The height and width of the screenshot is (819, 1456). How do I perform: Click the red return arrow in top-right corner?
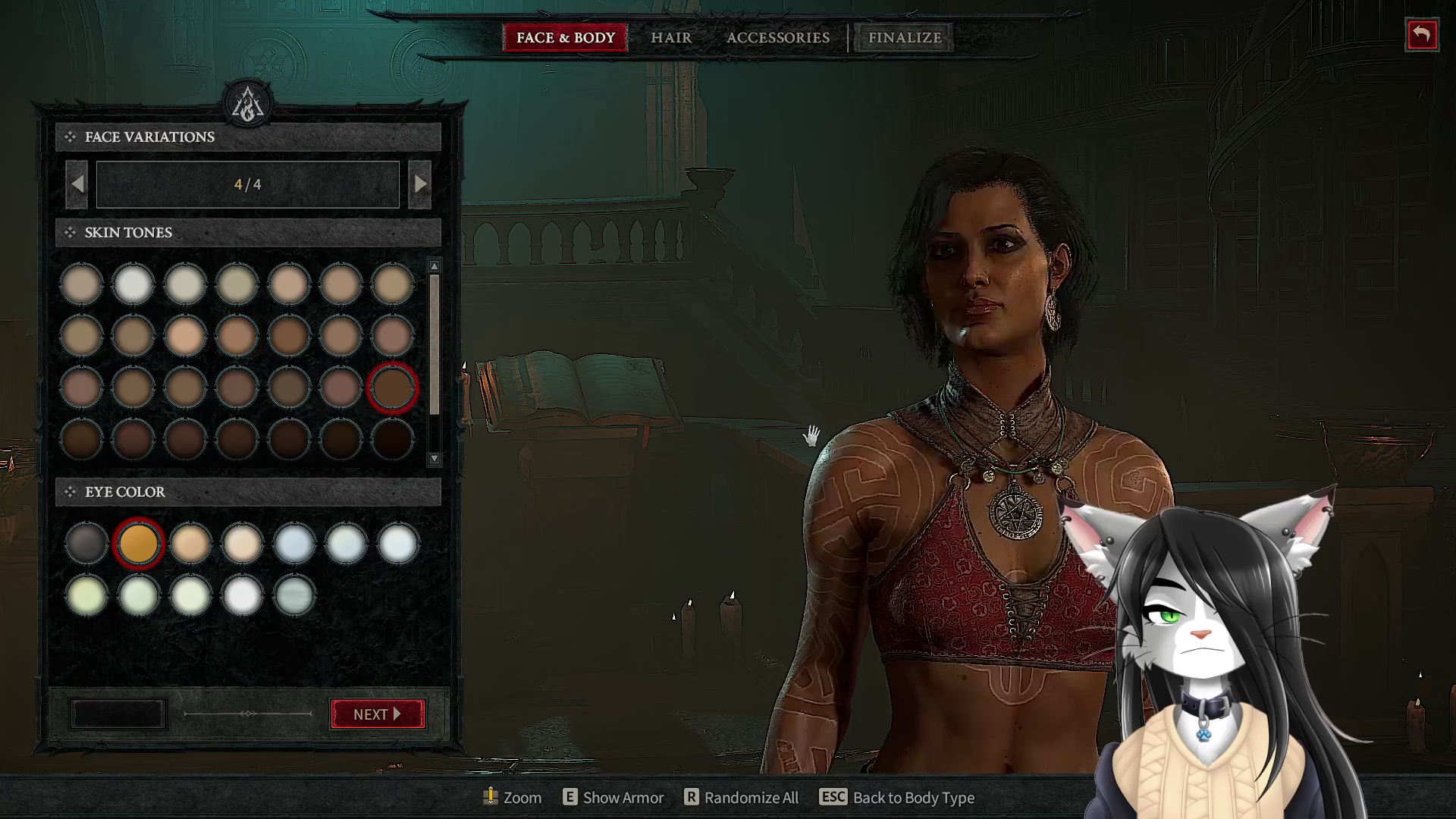1422,35
